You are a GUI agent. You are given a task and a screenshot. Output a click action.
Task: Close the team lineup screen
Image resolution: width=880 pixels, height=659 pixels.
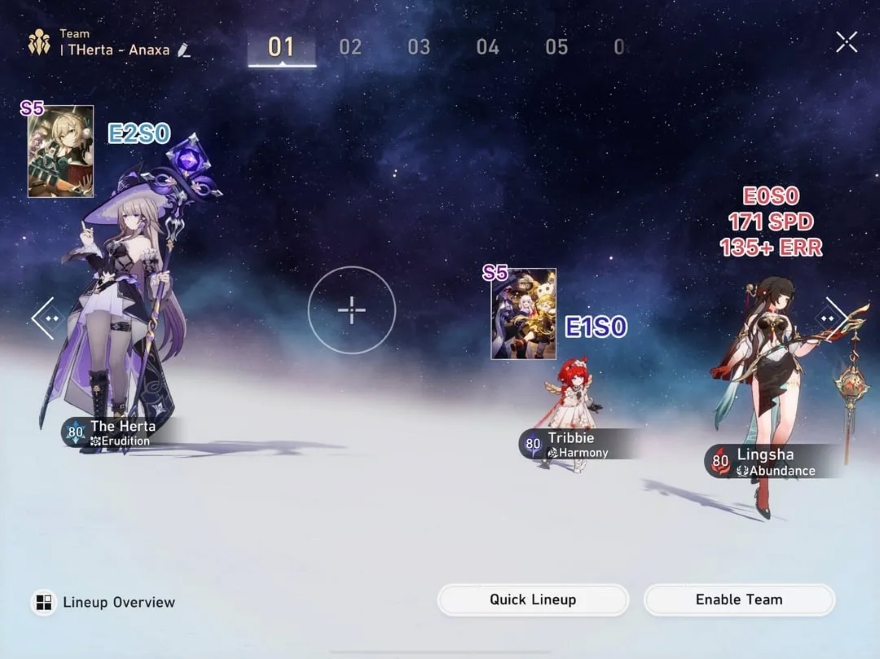846,41
